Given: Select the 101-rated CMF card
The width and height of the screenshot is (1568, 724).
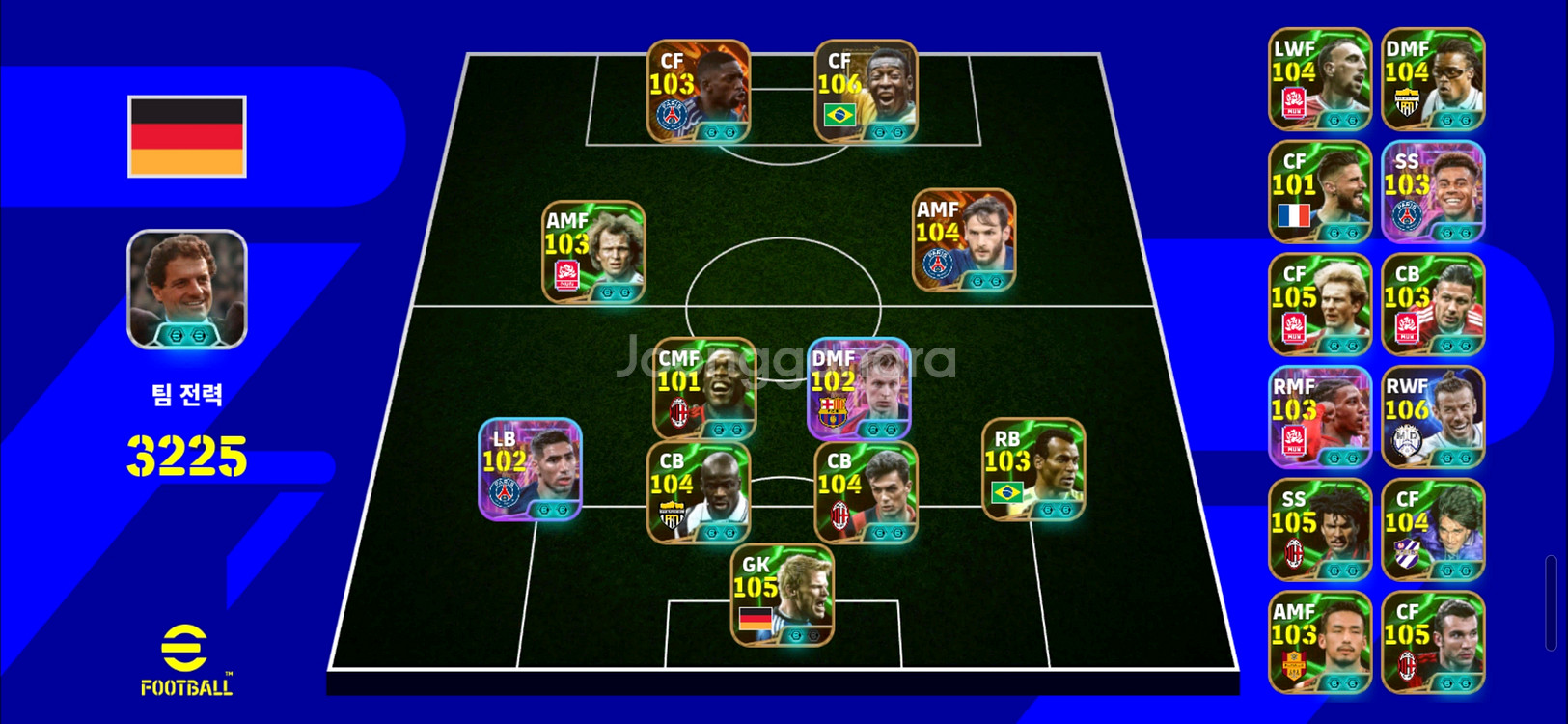Looking at the screenshot, I should [x=704, y=388].
